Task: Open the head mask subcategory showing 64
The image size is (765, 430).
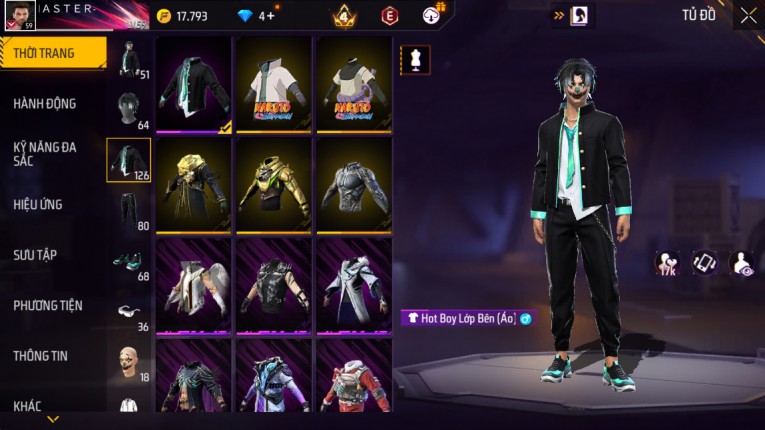Action: pyautogui.click(x=129, y=108)
